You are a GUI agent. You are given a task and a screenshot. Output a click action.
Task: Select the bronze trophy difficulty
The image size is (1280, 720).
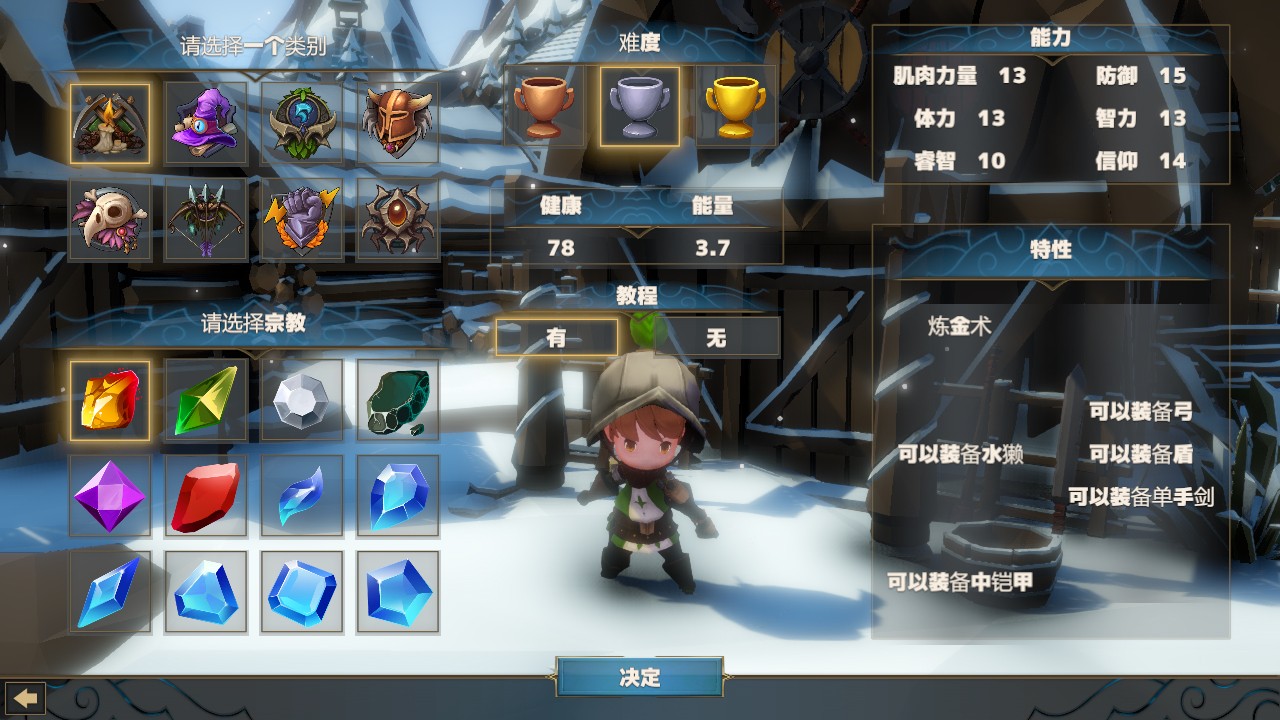544,107
